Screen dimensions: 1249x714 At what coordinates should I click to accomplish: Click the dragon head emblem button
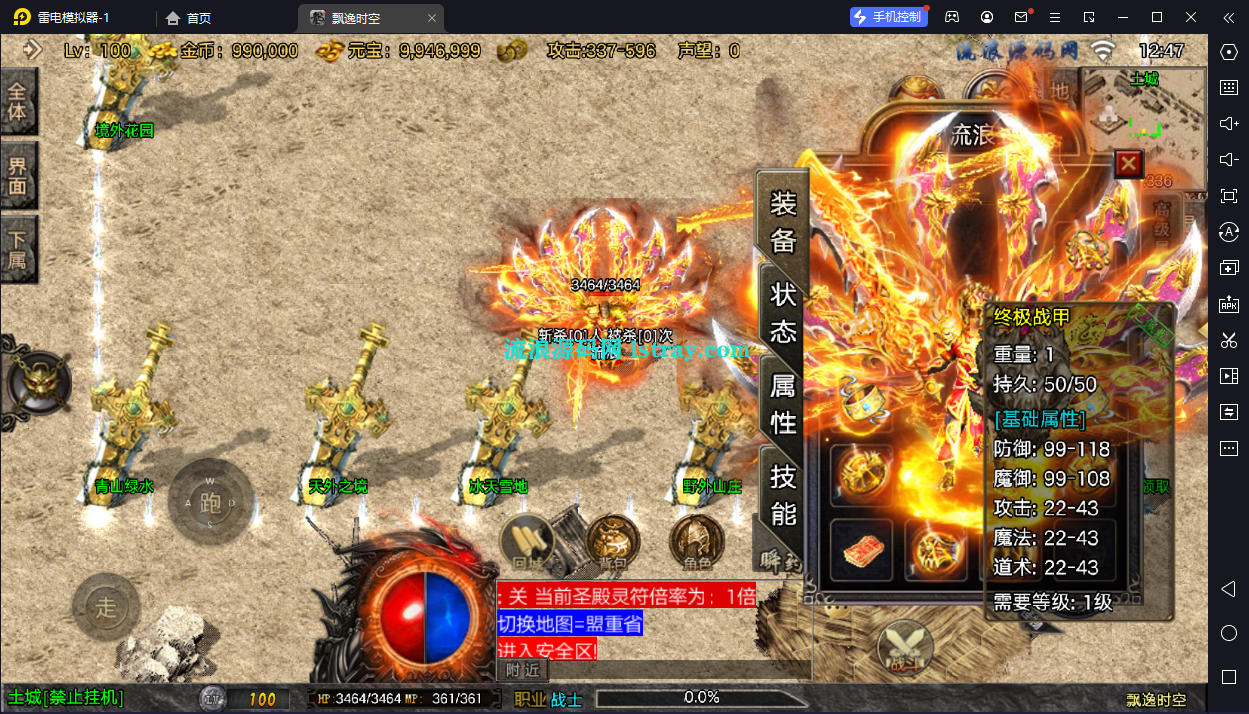[38, 382]
